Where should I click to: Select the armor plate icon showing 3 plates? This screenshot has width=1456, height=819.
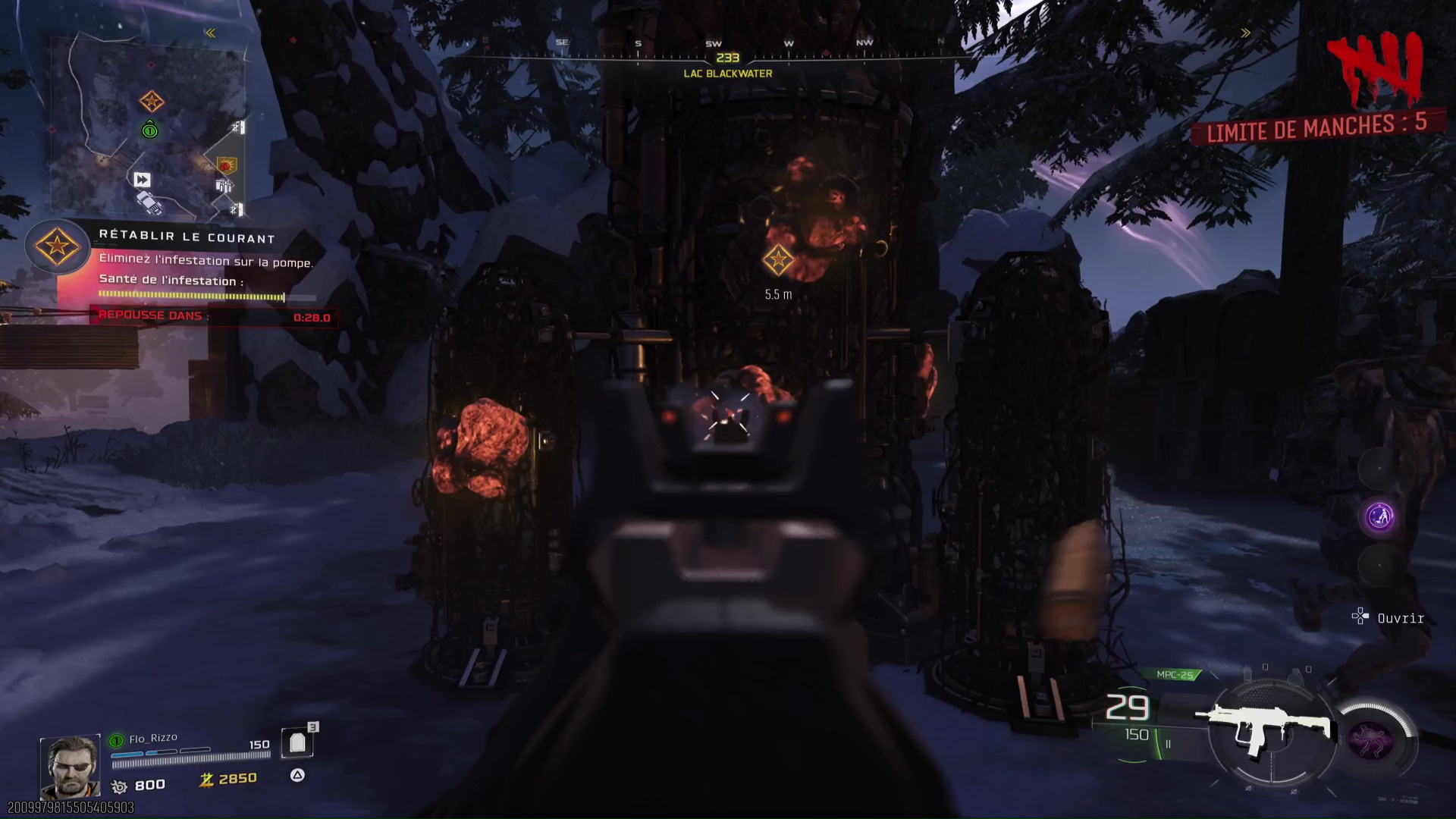(x=297, y=742)
